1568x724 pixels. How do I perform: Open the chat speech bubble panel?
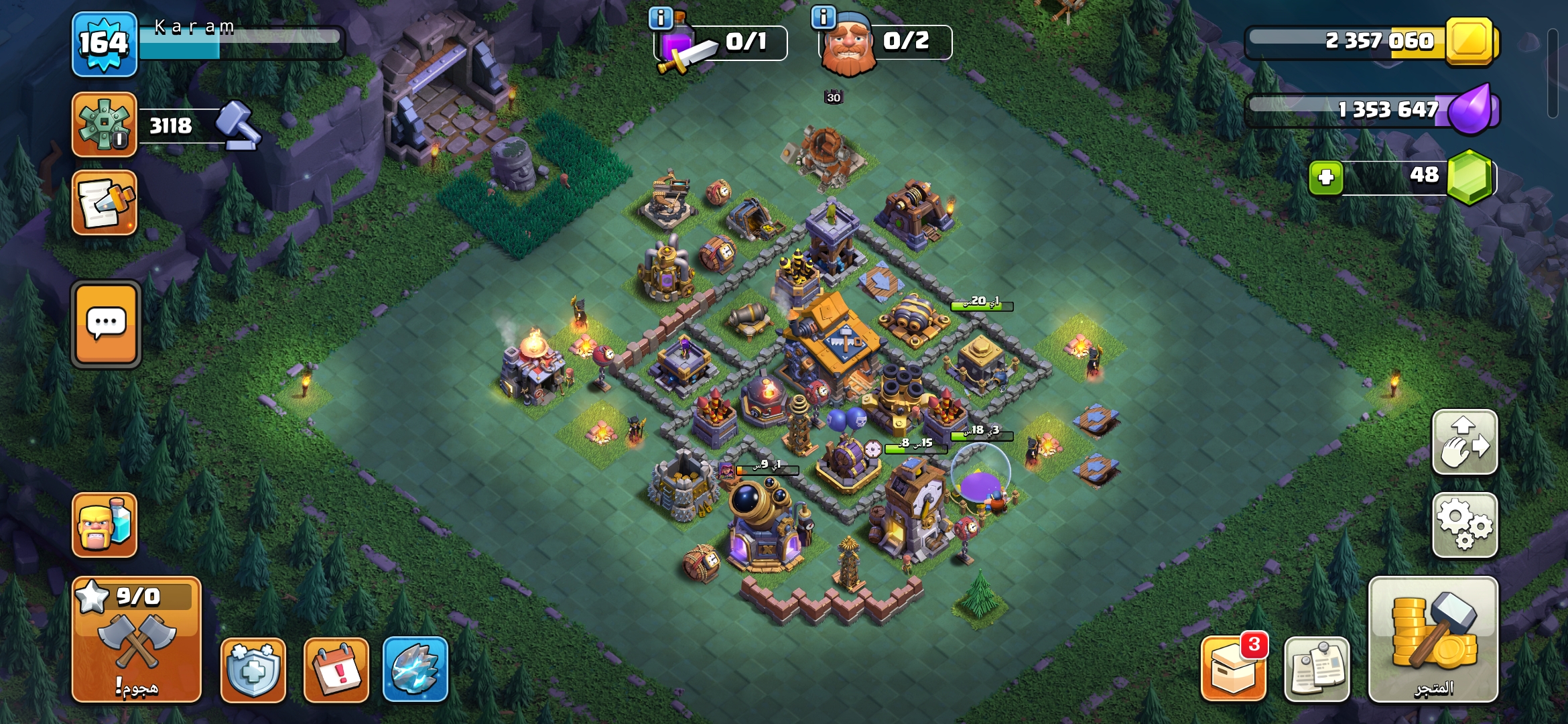106,324
